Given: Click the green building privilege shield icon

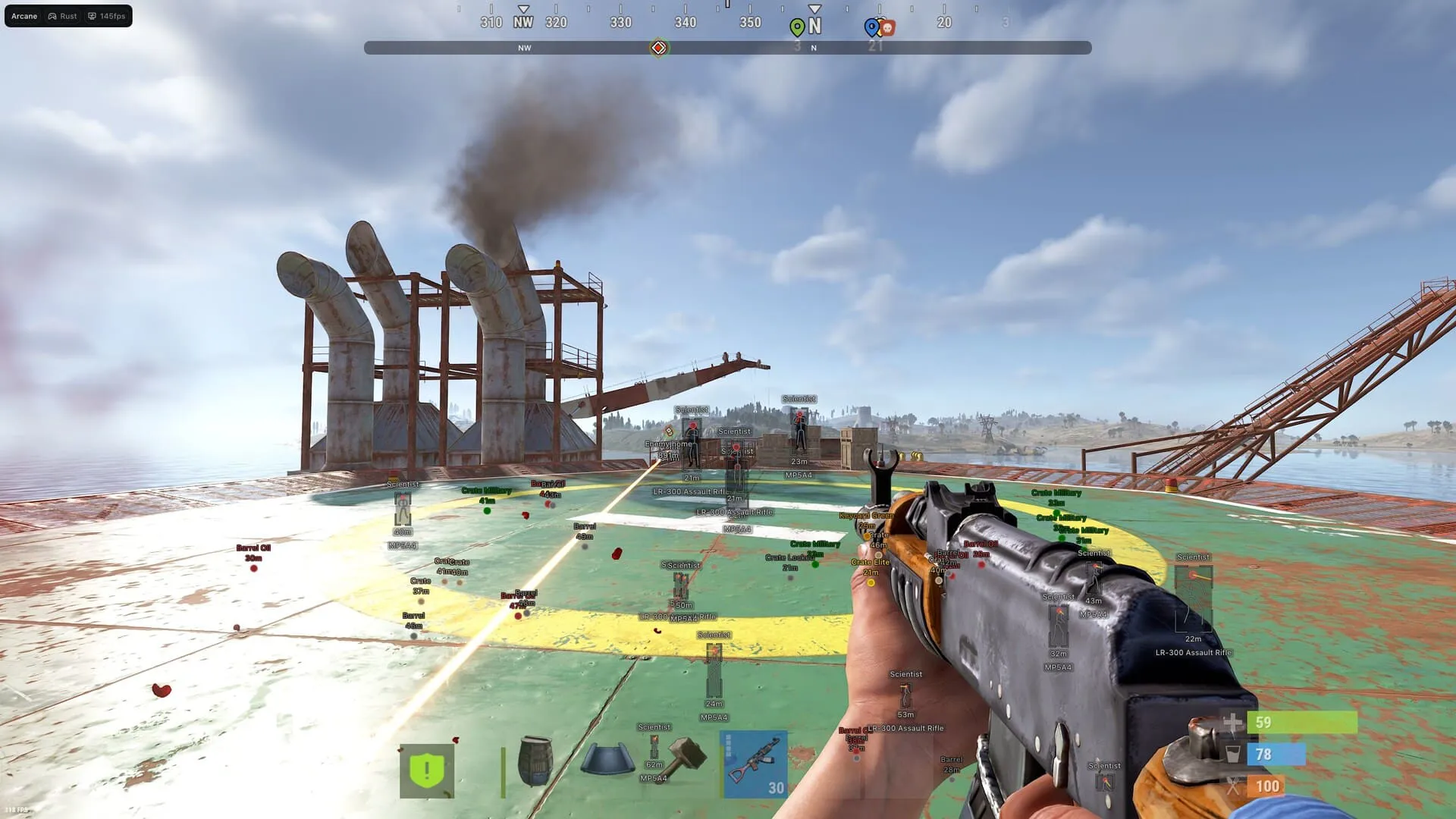Looking at the screenshot, I should click(x=427, y=768).
